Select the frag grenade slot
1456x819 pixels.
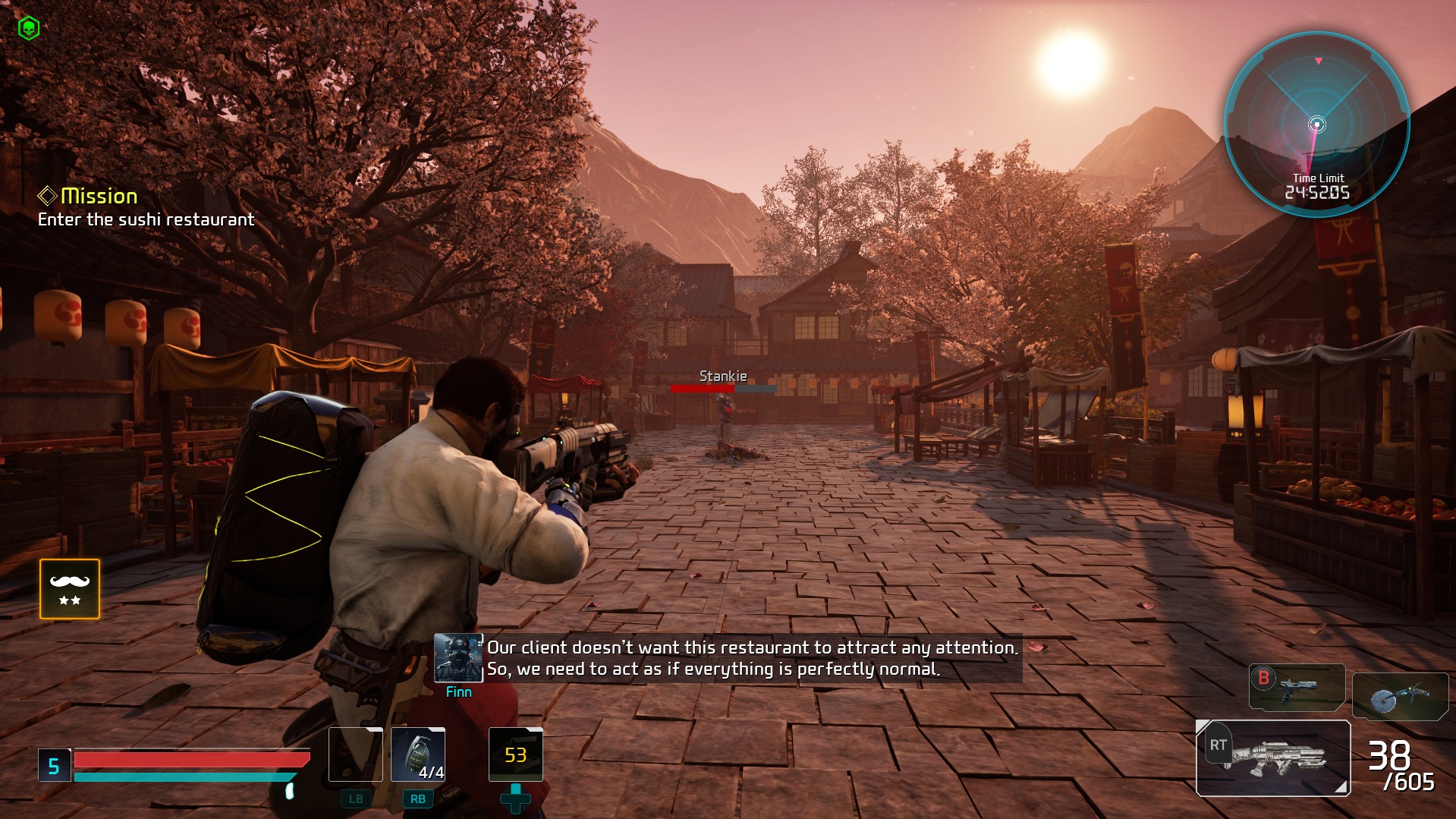coord(418,754)
